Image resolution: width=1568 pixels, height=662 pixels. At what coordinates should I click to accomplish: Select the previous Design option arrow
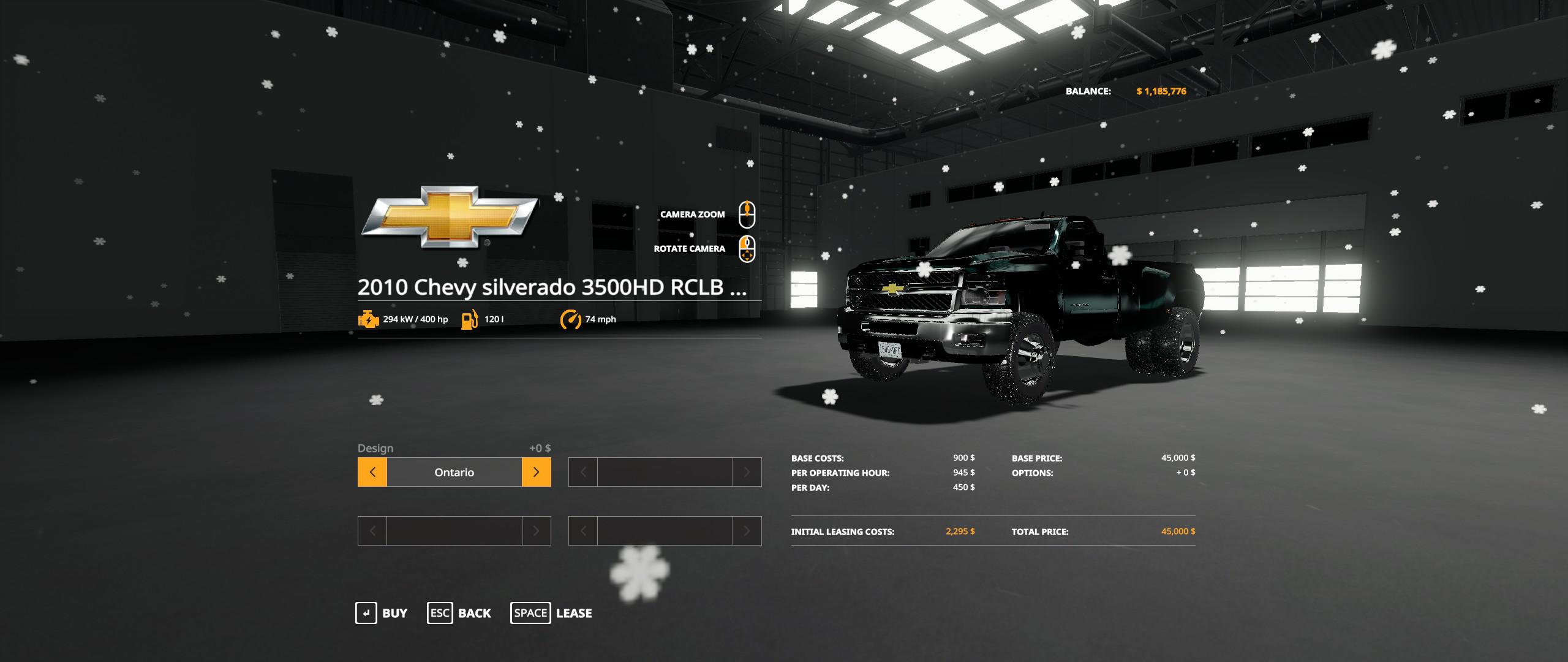(372, 472)
